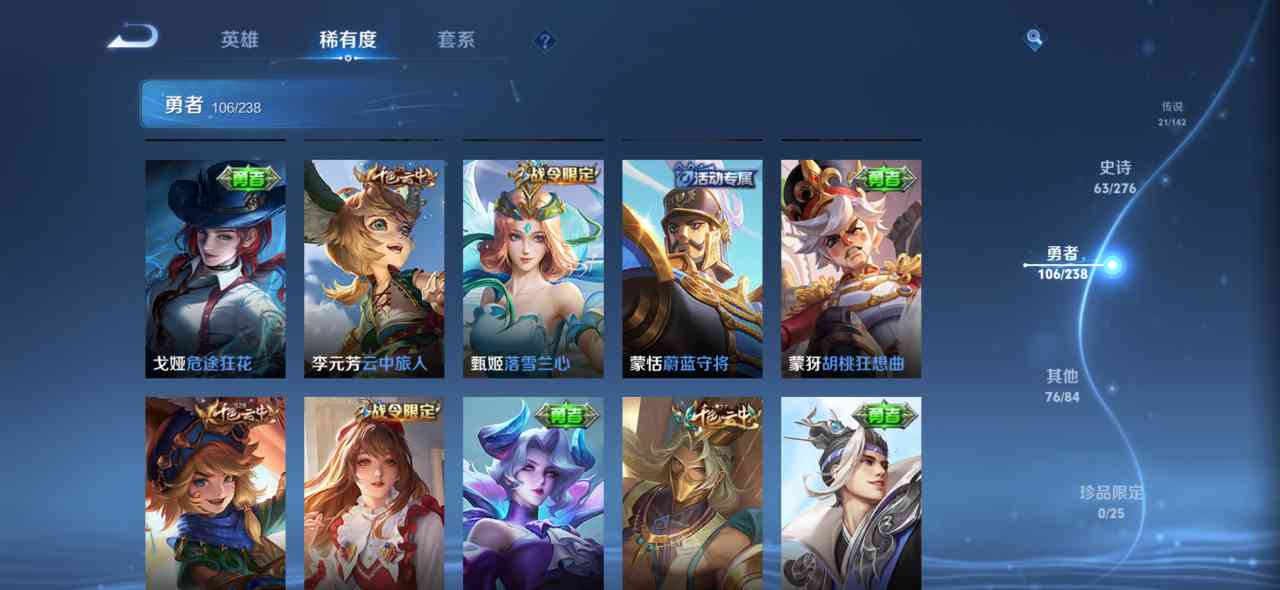The image size is (1280, 590).
Task: Jump to the 传说 rarity section
Action: [x=1171, y=113]
